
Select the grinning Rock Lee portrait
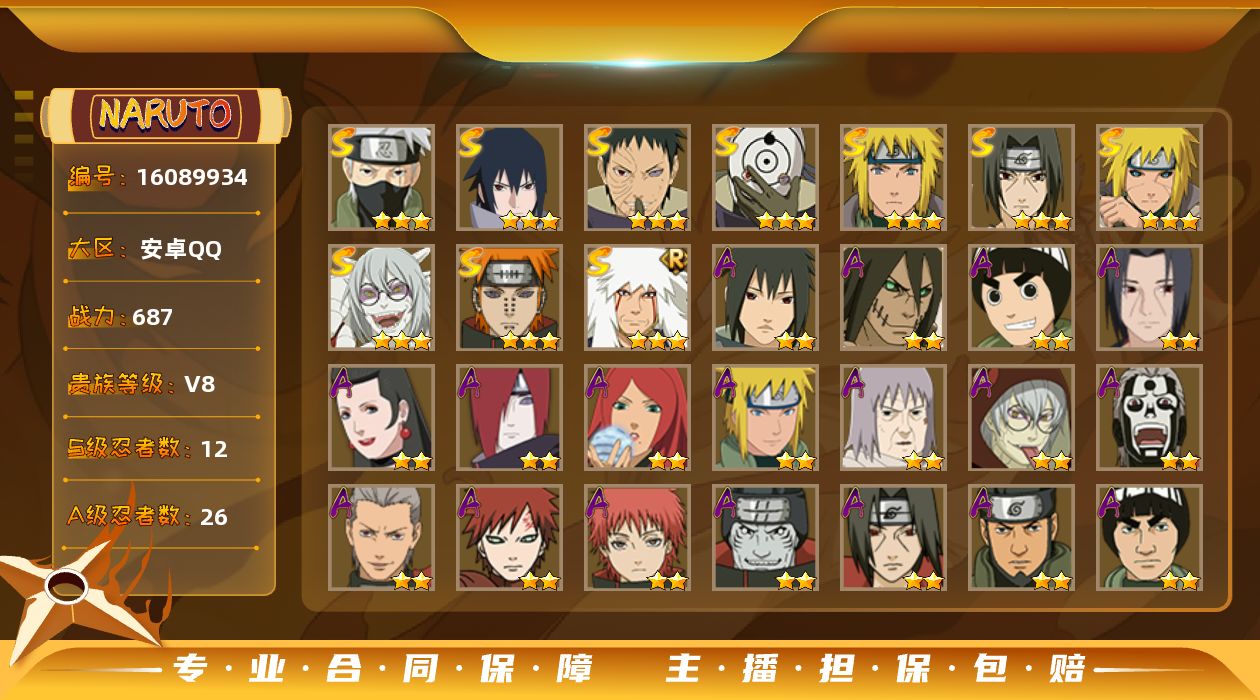[x=1021, y=297]
